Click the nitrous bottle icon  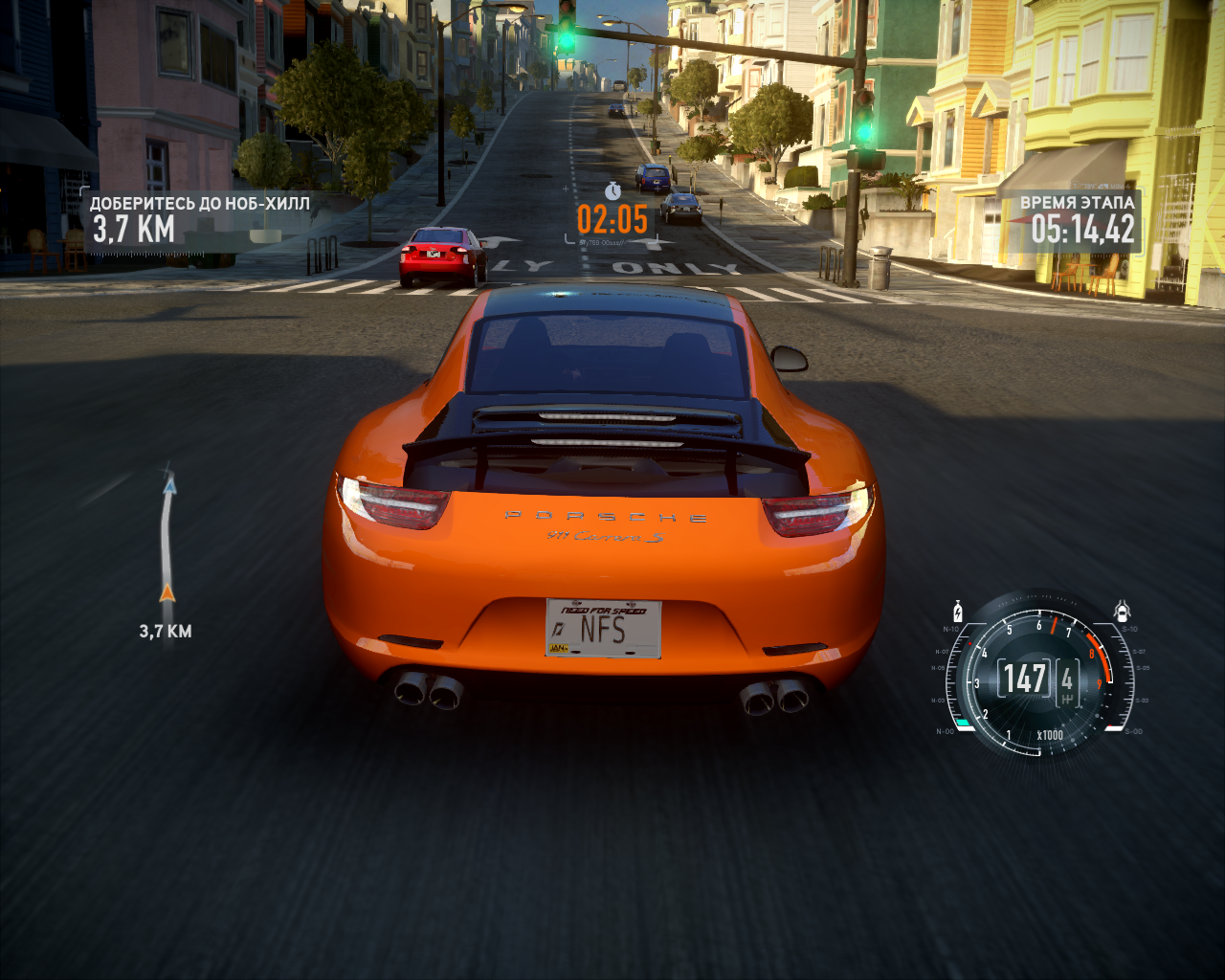point(957,612)
